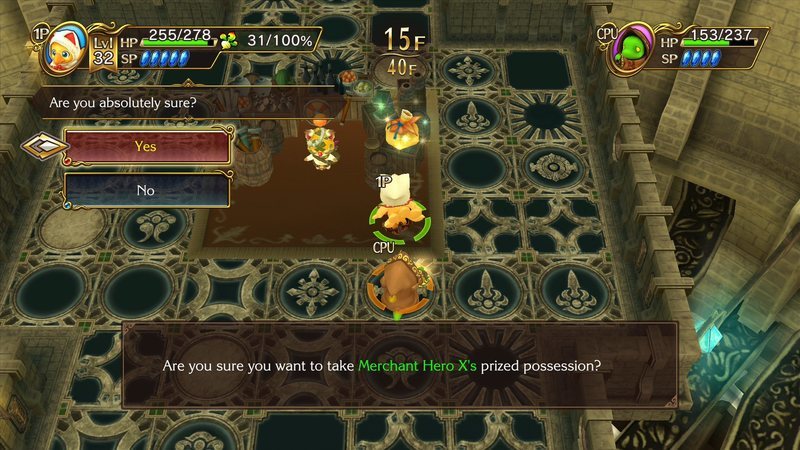The width and height of the screenshot is (800, 450).
Task: Choose Yes to confirm taking the item
Action: click(147, 147)
